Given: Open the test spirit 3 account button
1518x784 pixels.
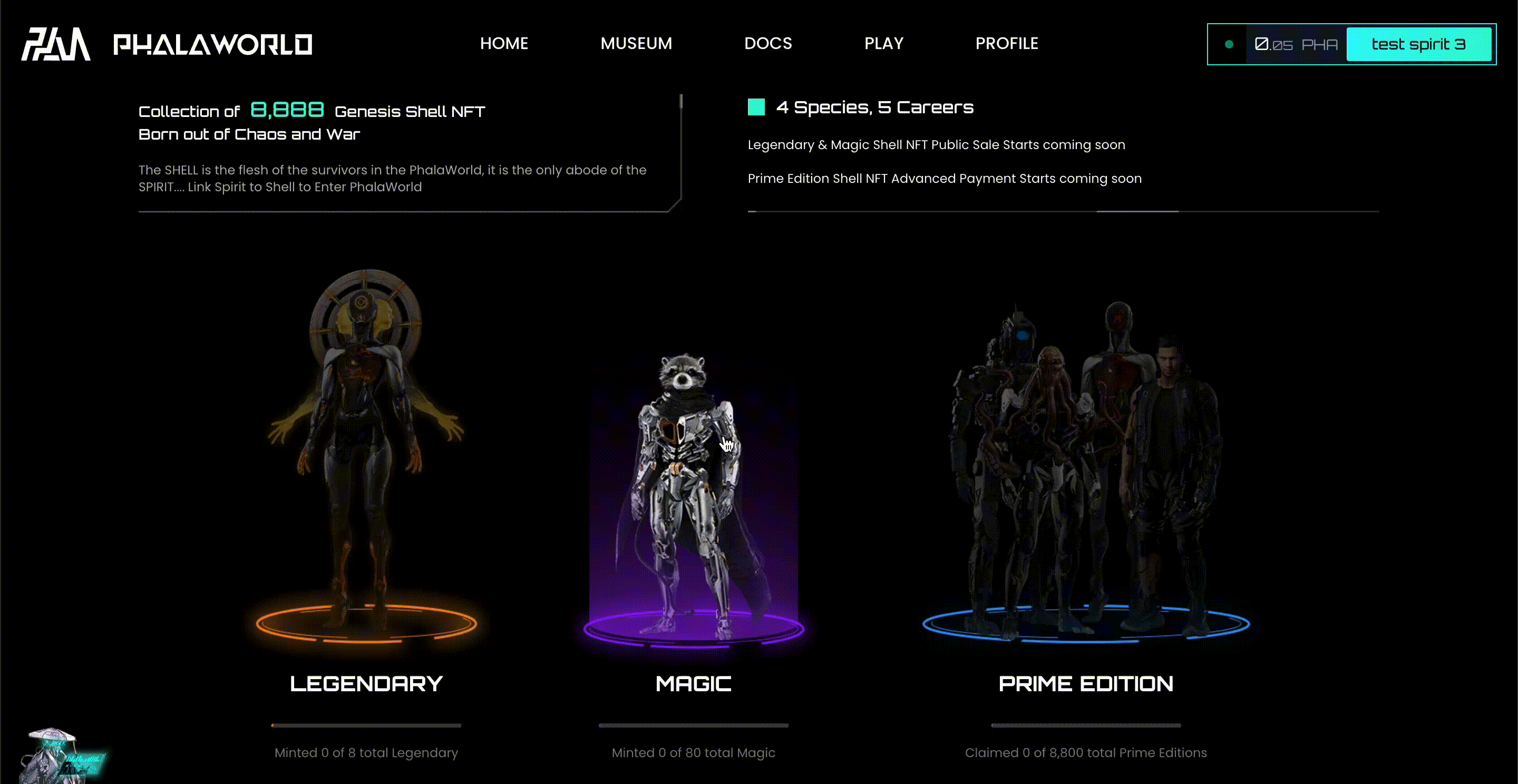Looking at the screenshot, I should coord(1418,44).
